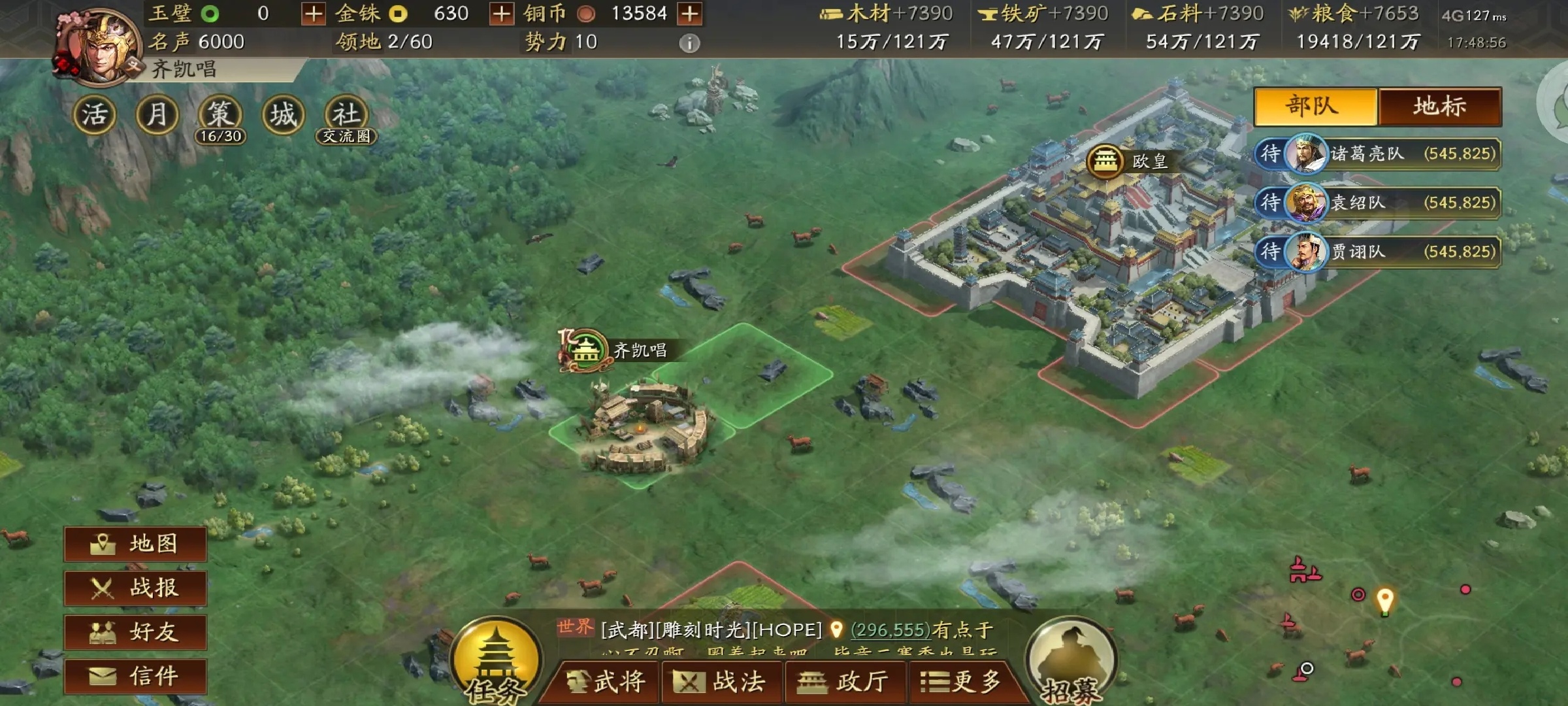Open the 地图 map menu
This screenshot has width=1568, height=706.
135,544
